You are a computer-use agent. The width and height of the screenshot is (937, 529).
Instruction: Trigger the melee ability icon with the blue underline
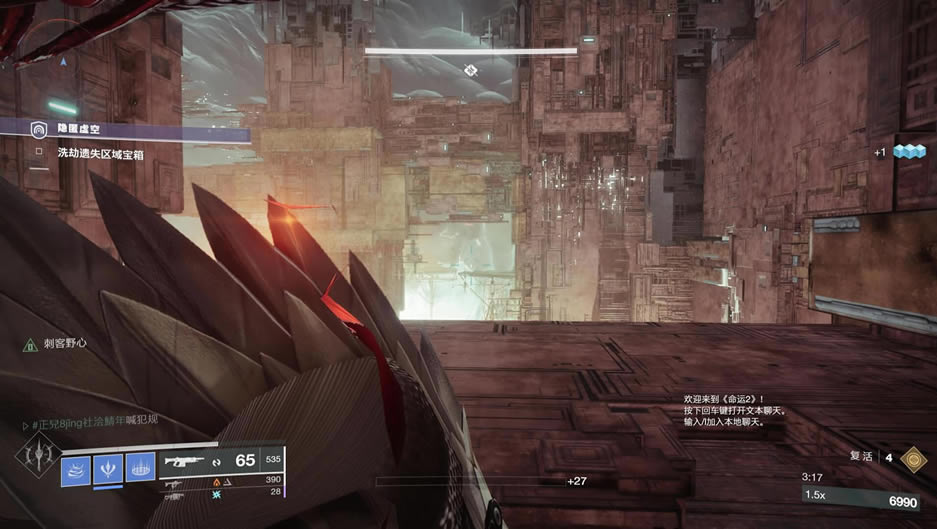(x=108, y=469)
